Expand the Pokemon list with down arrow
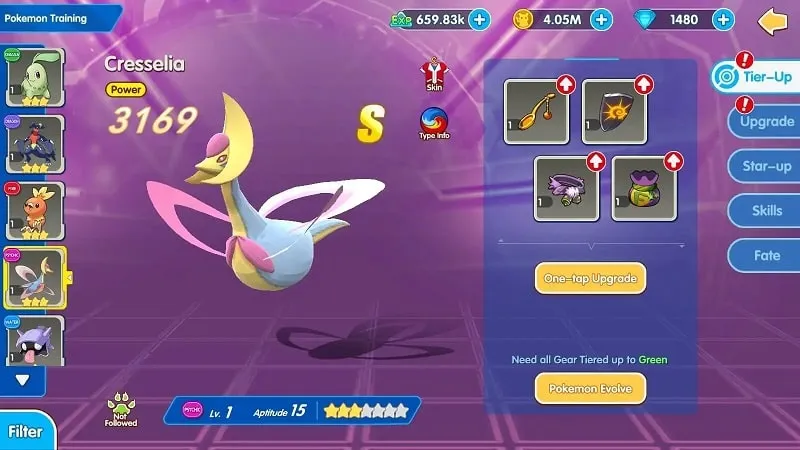Viewport: 800px width, 450px height. (23, 380)
